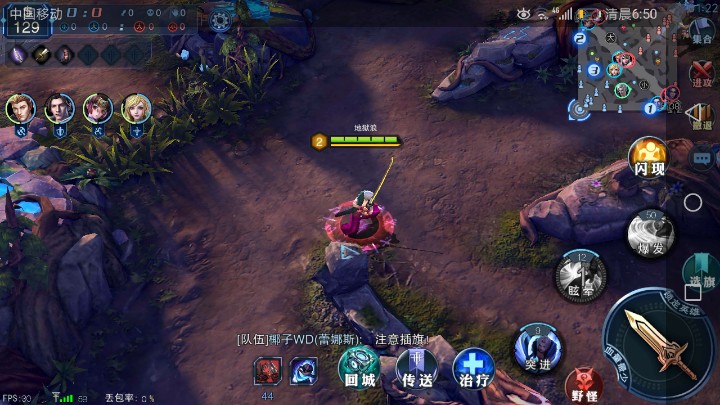The height and width of the screenshot is (405, 720).
Task: Select the blond male teammate portrait
Action: point(20,108)
